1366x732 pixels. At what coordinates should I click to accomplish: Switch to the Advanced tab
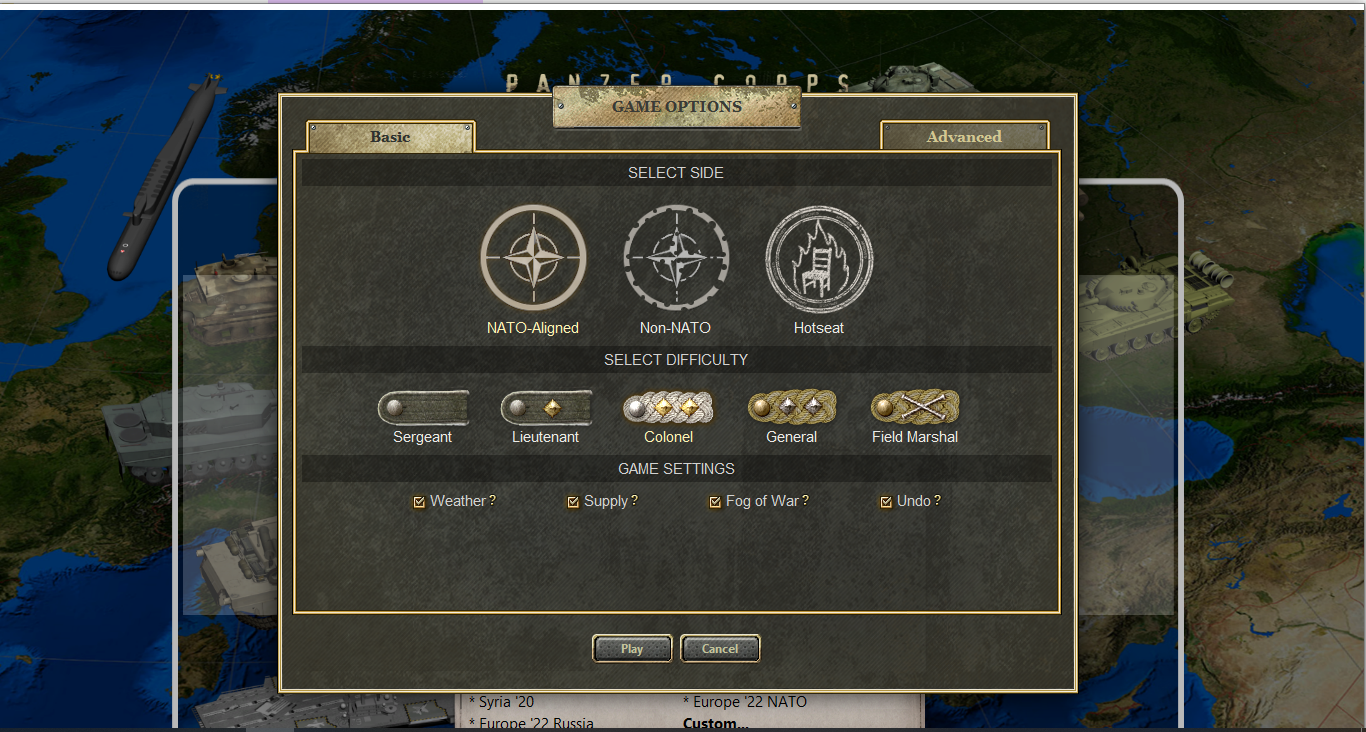pos(964,137)
